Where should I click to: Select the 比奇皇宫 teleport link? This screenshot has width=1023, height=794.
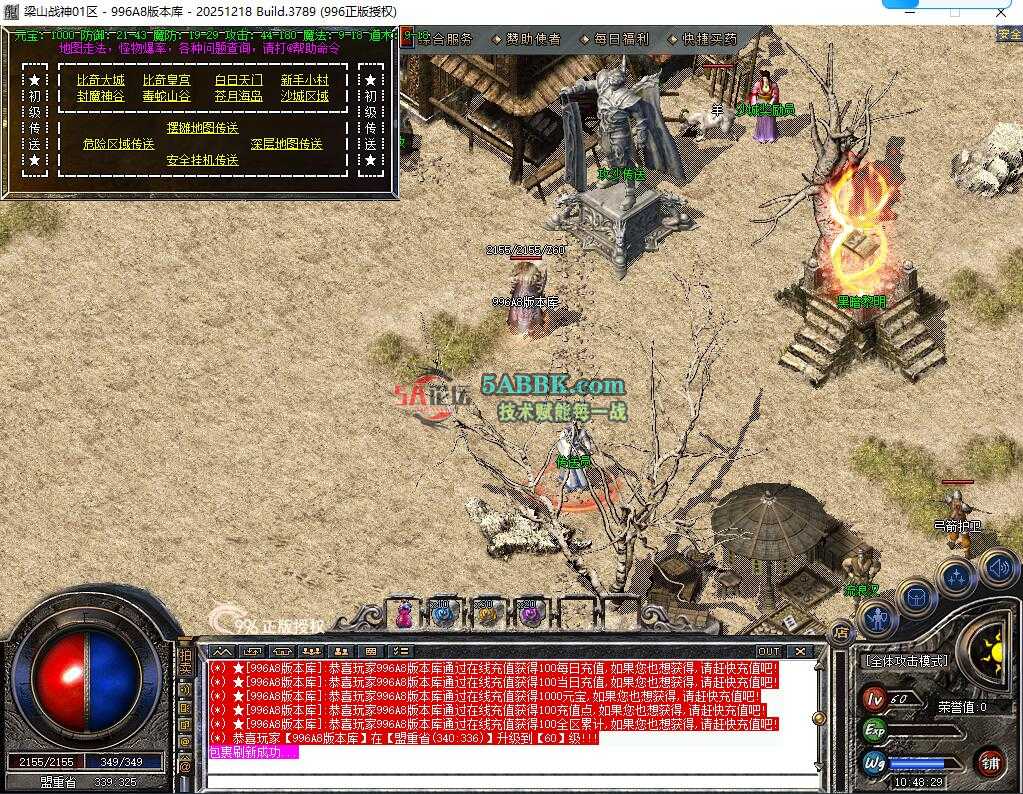(166, 80)
